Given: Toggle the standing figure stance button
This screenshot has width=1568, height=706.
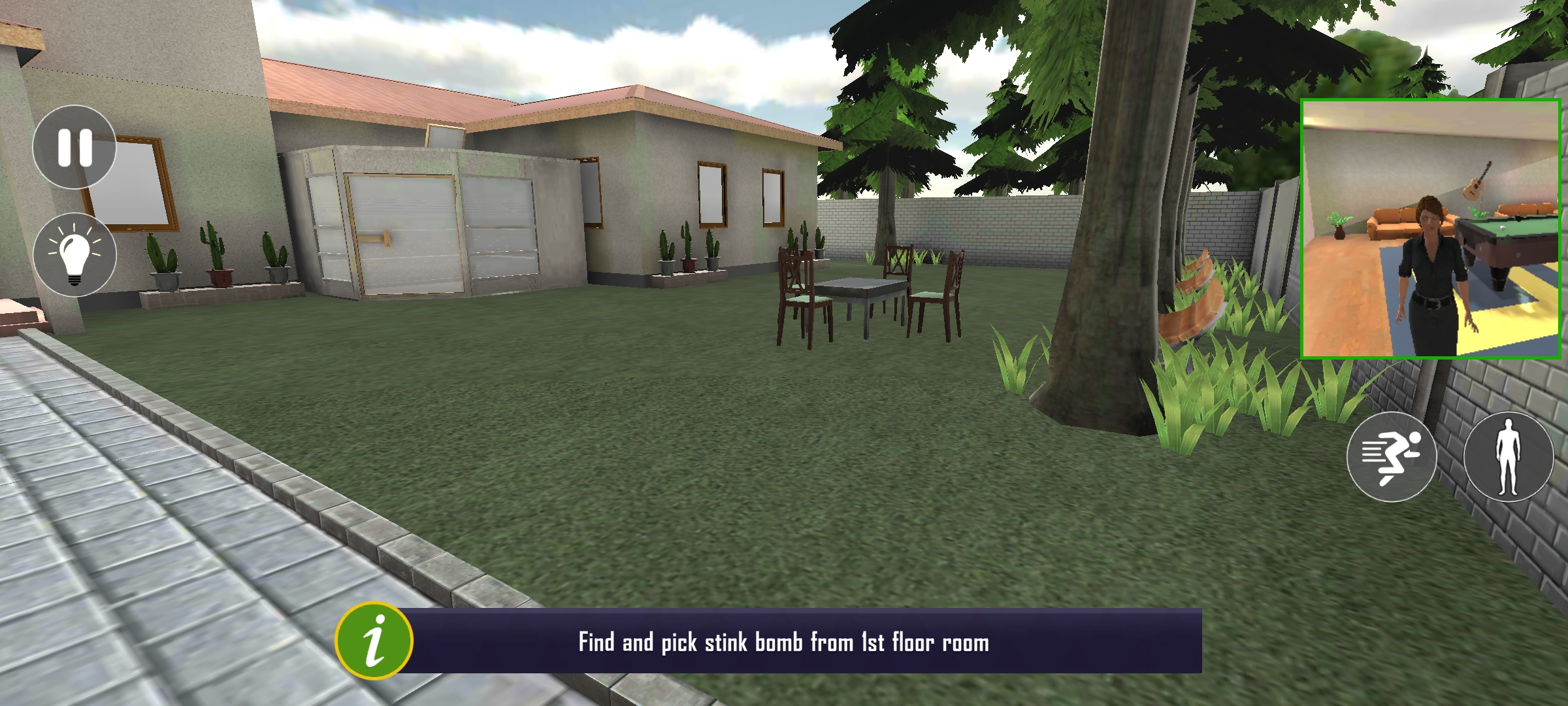Looking at the screenshot, I should [x=1509, y=456].
